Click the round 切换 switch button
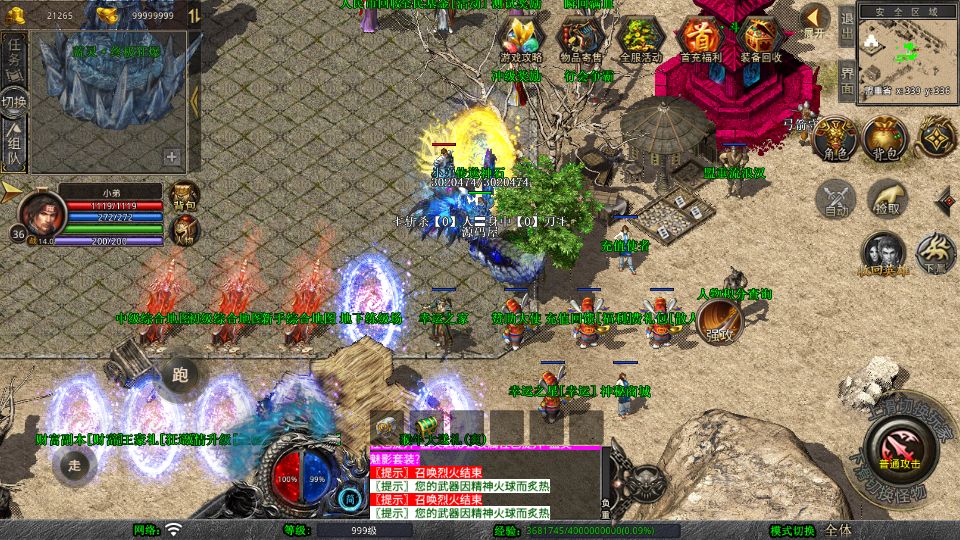 pos(14,102)
